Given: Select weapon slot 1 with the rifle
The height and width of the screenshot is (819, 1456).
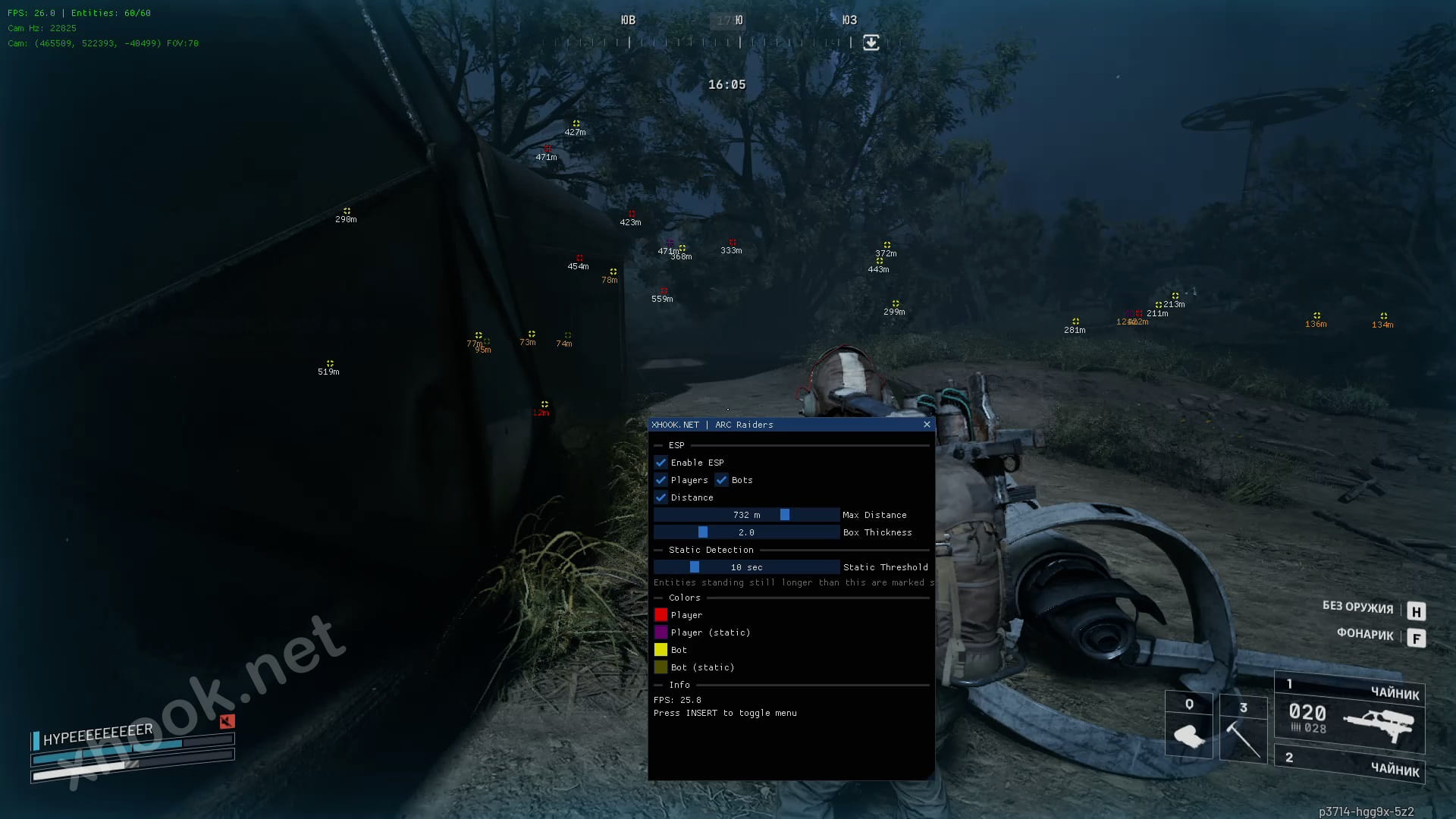Looking at the screenshot, I should coord(1350,713).
